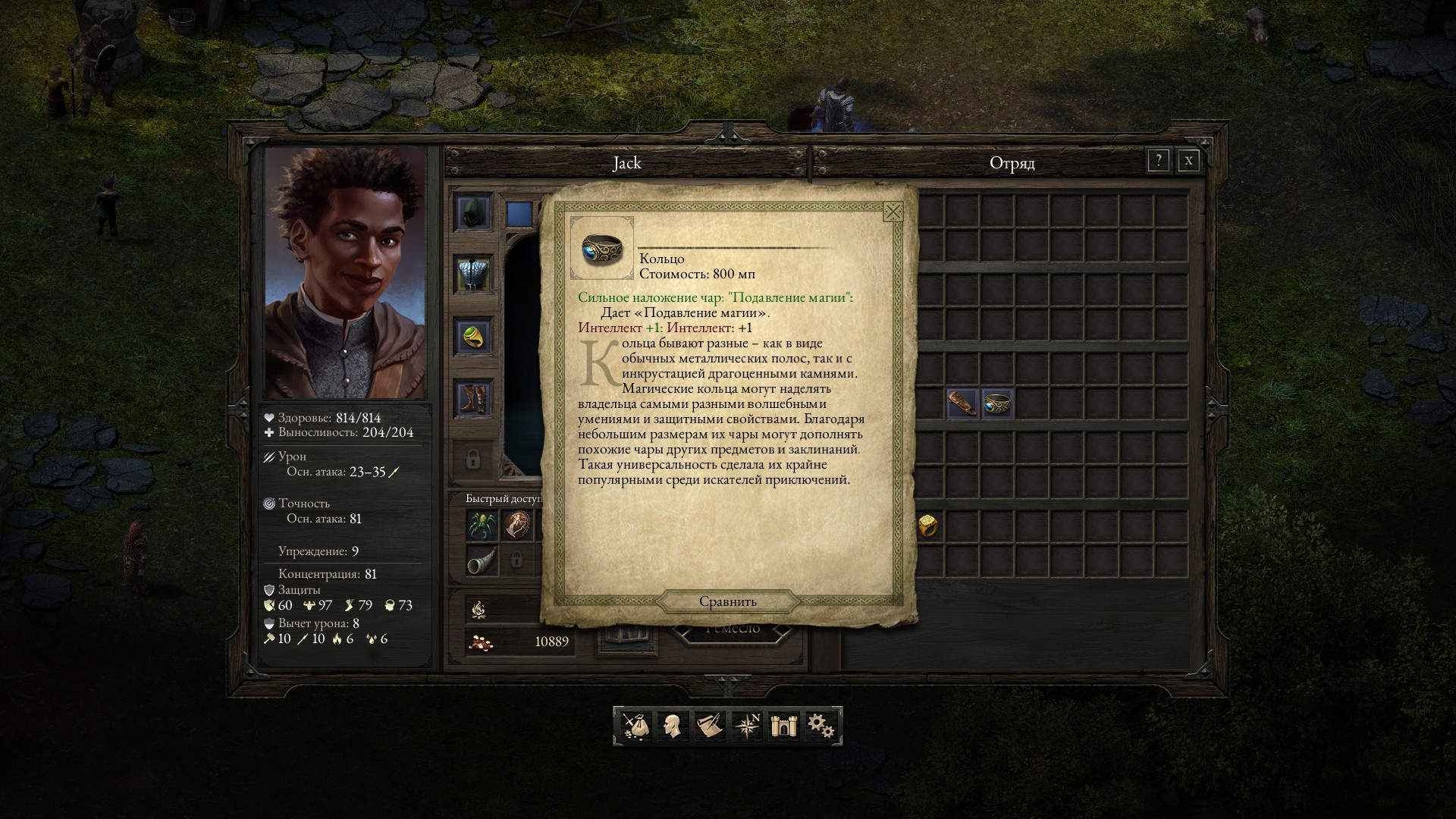The image size is (1456, 819).
Task: Open game options gears icon
Action: [821, 726]
